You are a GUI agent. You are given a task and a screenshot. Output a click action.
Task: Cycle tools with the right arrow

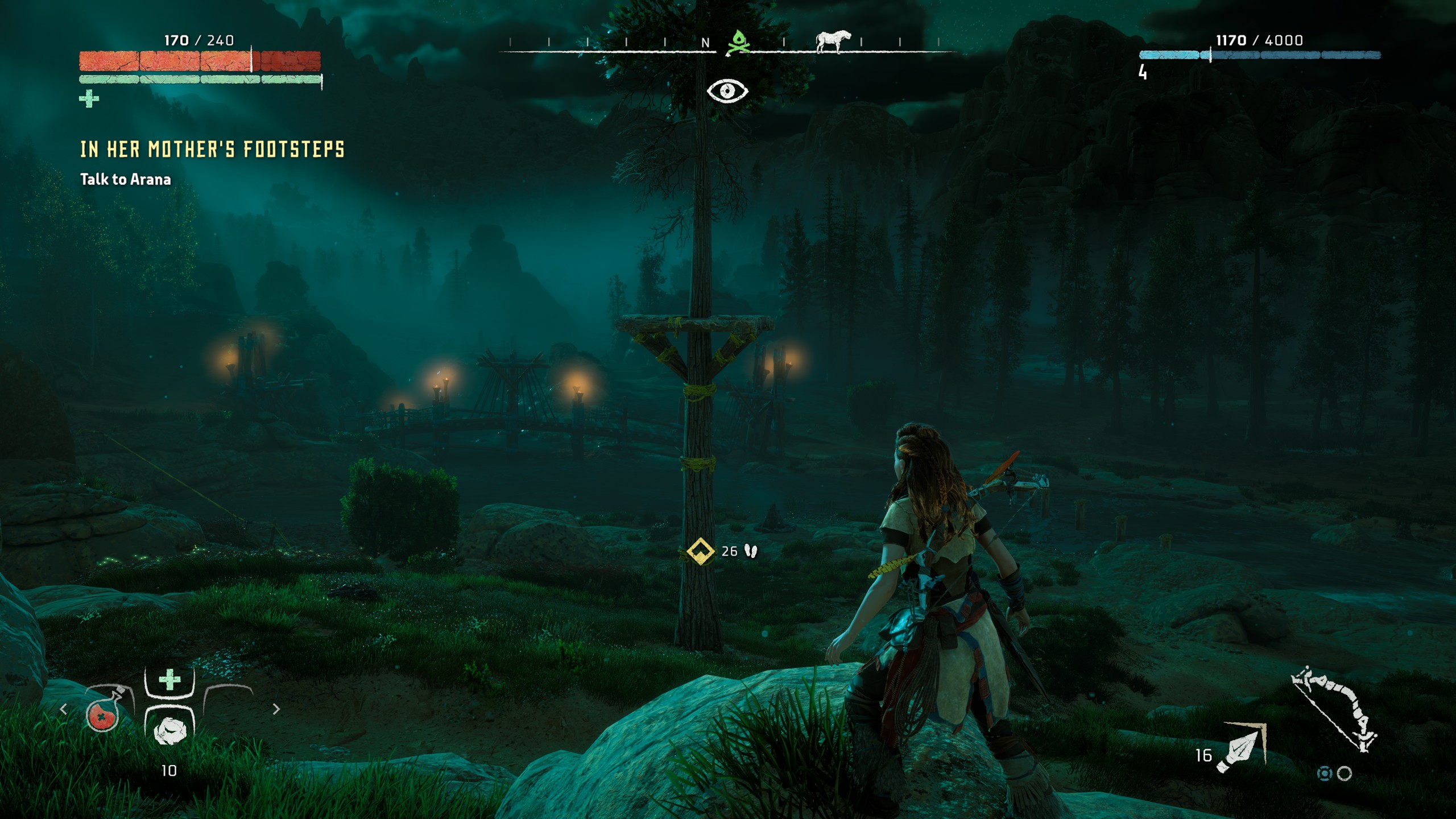(x=276, y=709)
